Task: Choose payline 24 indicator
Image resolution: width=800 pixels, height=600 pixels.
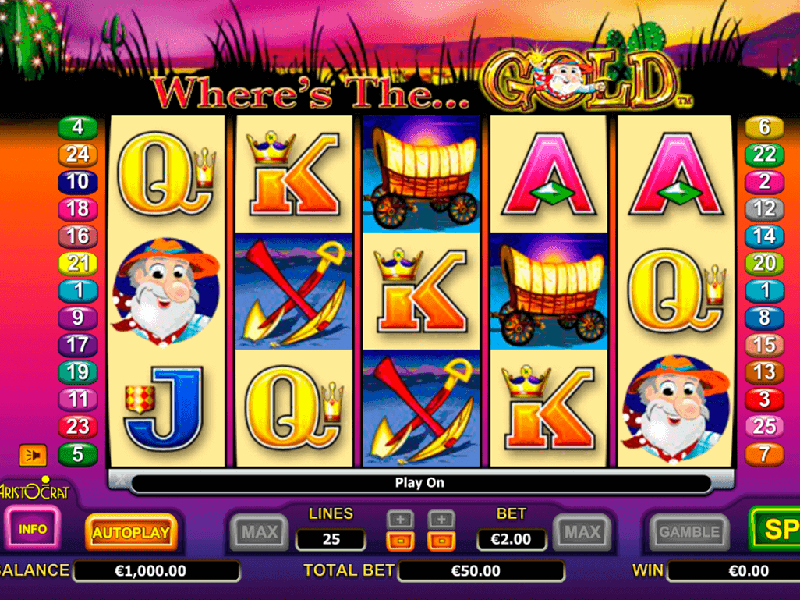Action: point(77,154)
